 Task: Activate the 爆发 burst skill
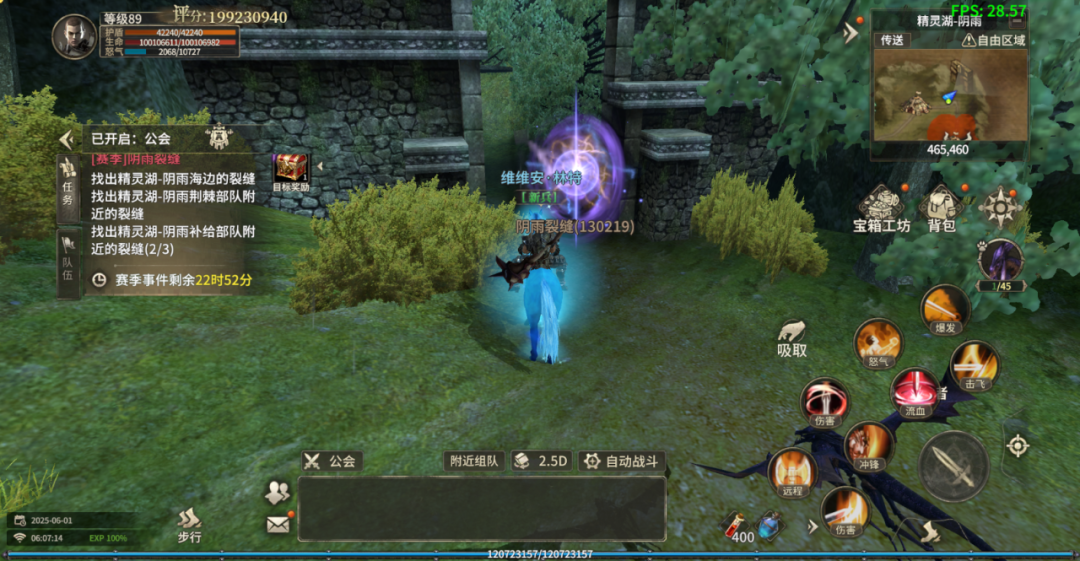945,308
